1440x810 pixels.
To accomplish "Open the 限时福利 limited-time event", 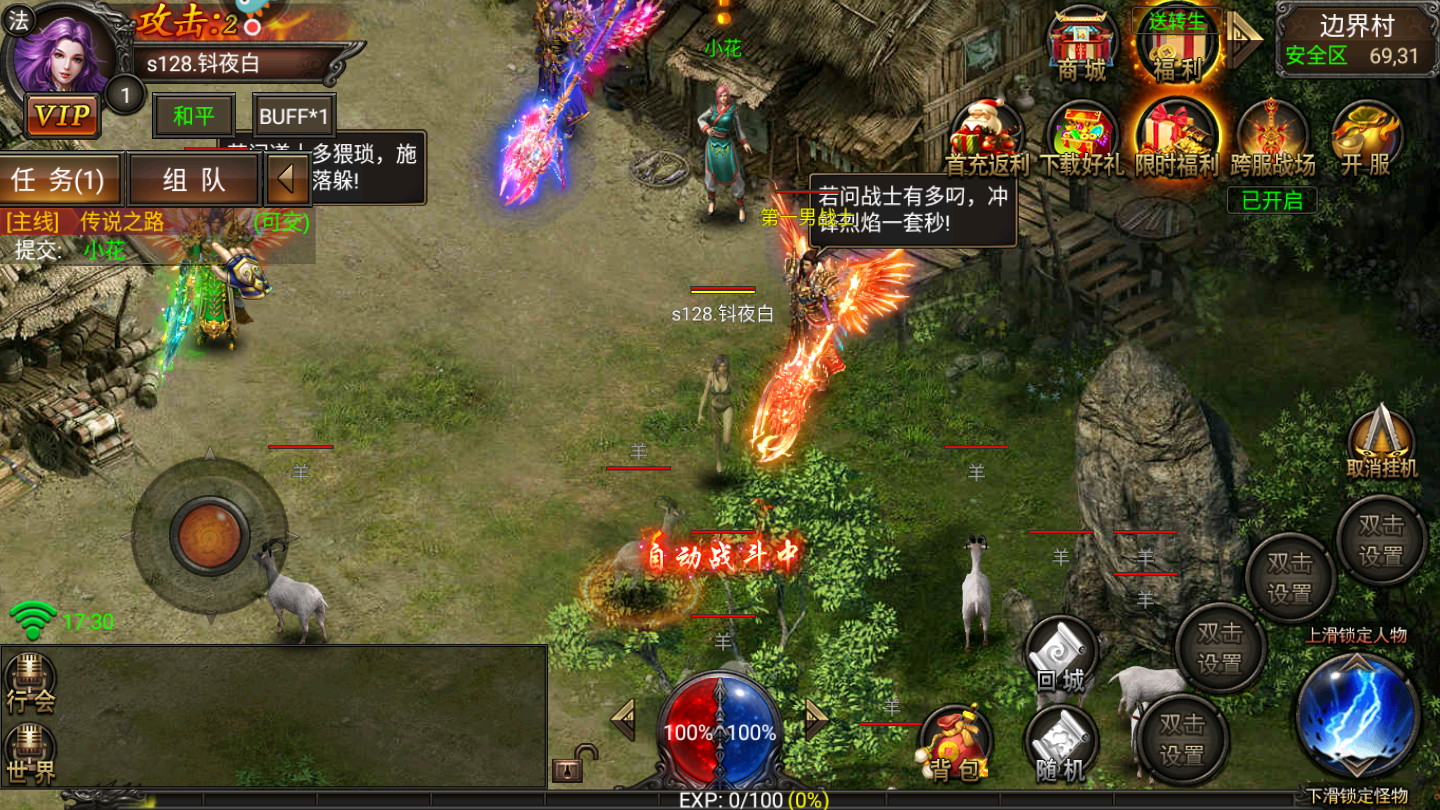I will pos(1177,140).
